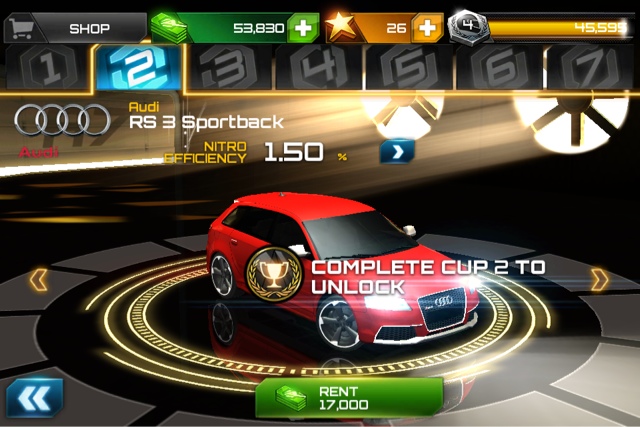Choose the tier 5 tab
The width and height of the screenshot is (640, 427).
pos(408,70)
